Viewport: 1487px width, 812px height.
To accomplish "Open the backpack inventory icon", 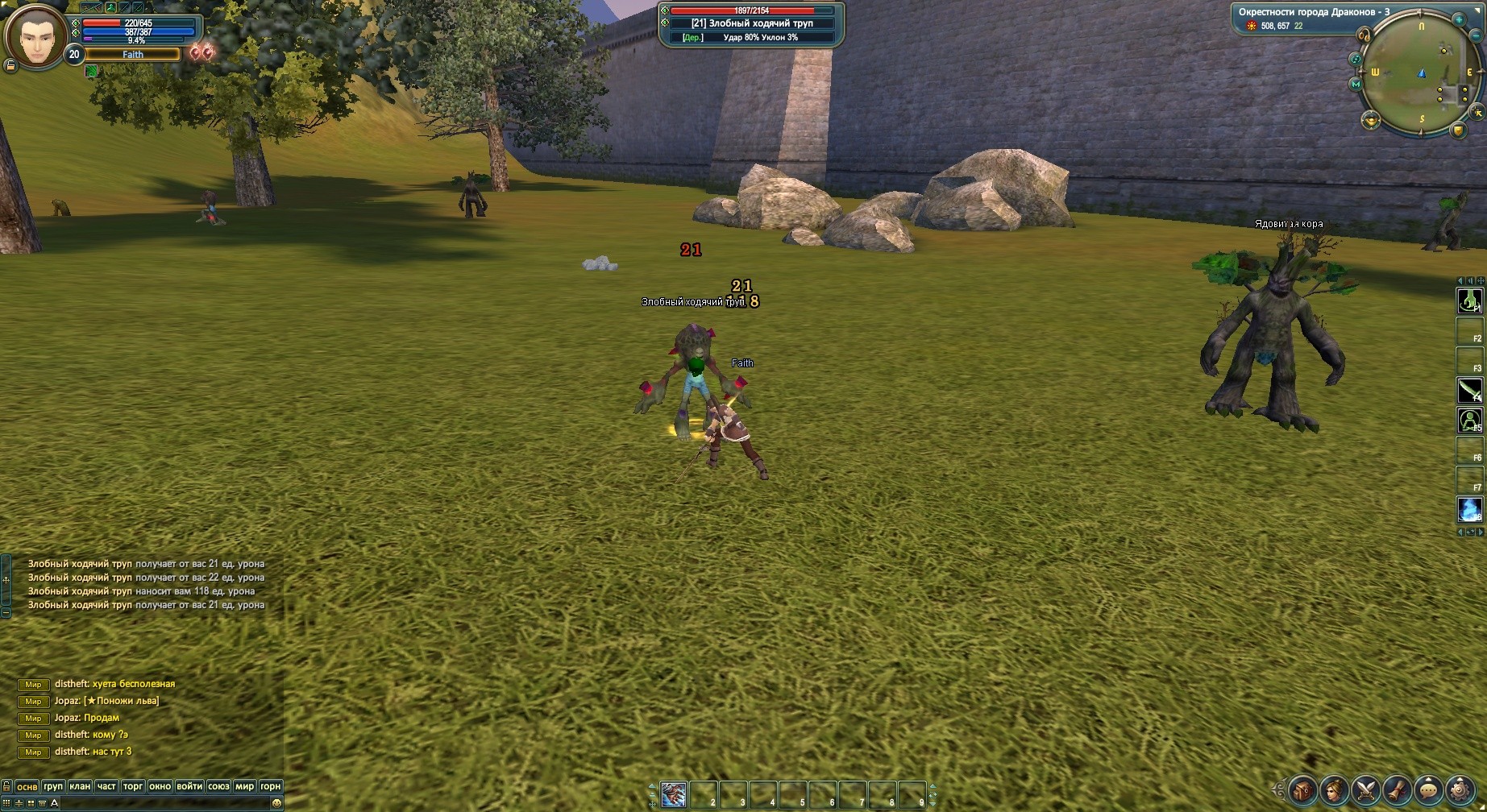I will [1303, 789].
